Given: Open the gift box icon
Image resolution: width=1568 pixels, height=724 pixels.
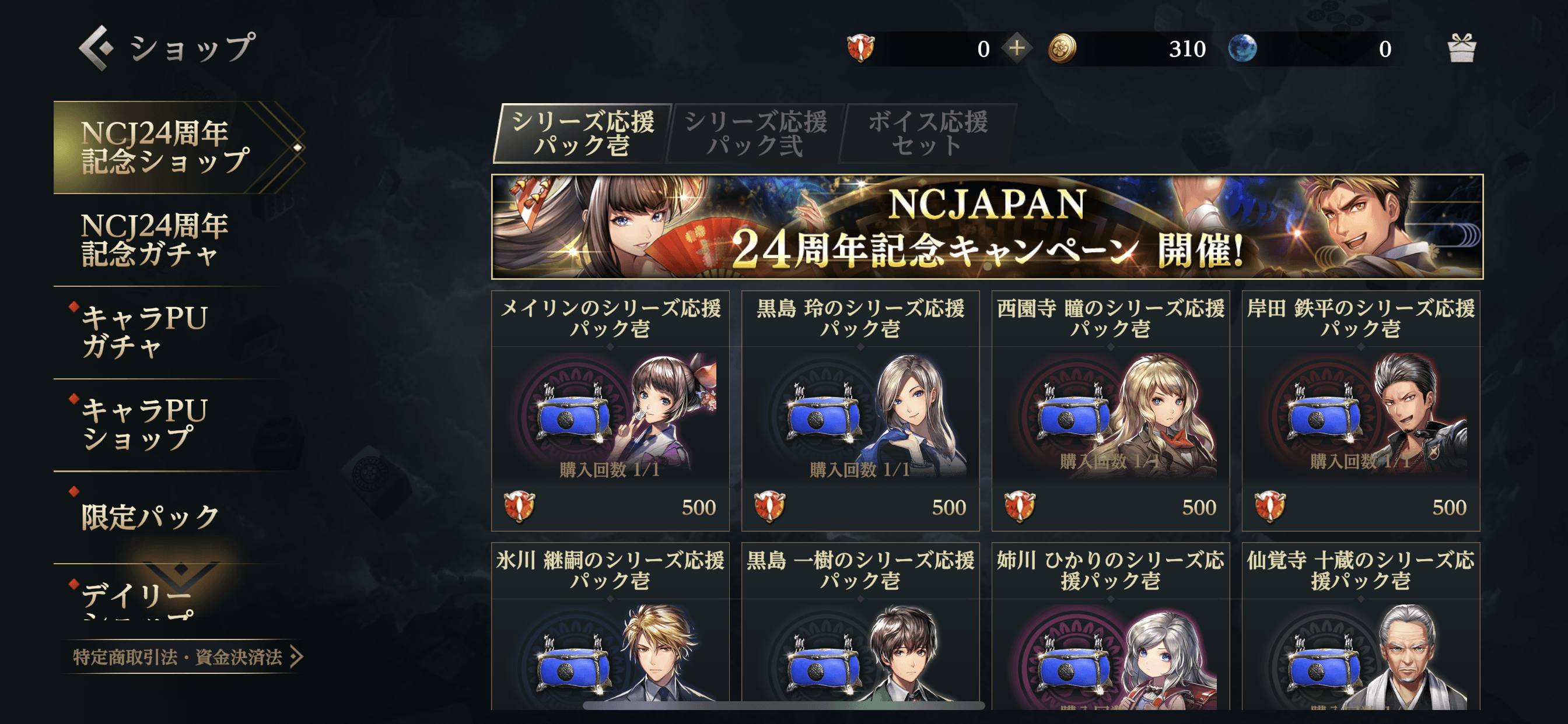Looking at the screenshot, I should (1461, 48).
